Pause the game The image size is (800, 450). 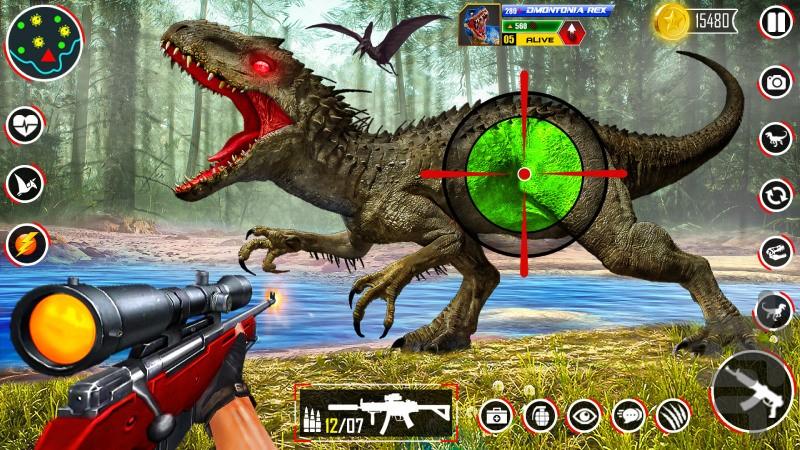pos(775,22)
